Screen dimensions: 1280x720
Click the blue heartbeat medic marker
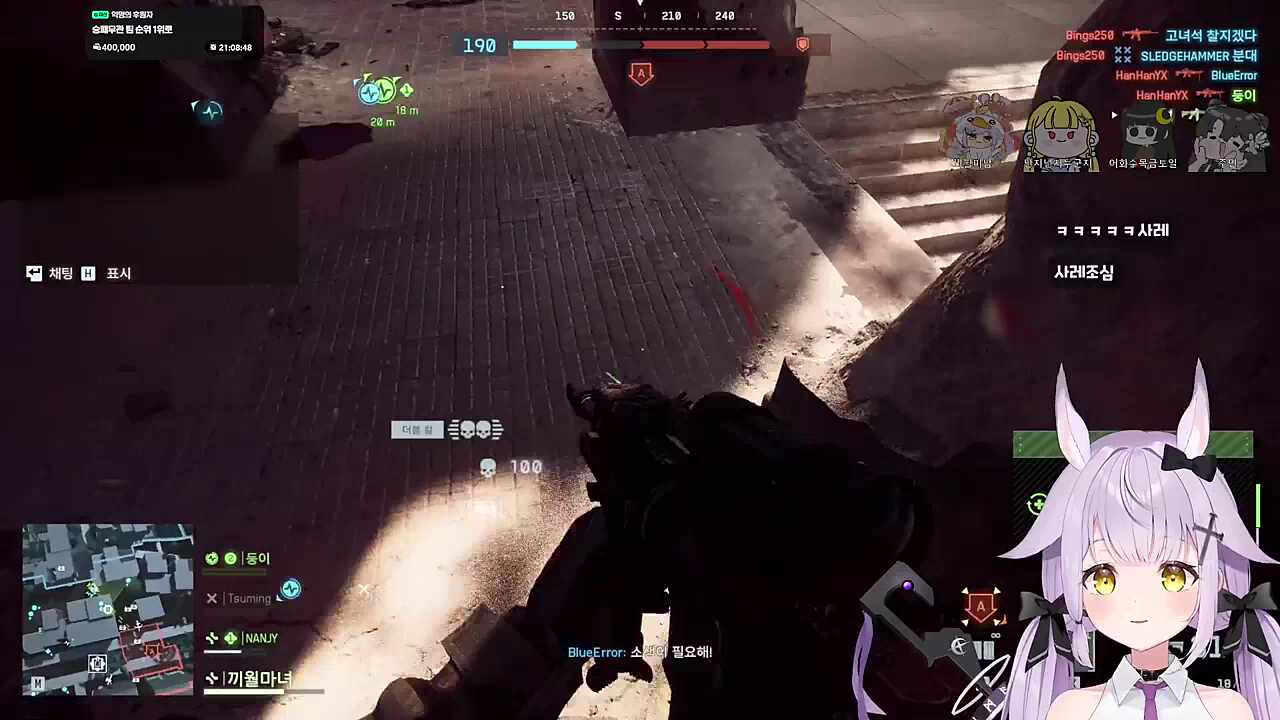(210, 111)
